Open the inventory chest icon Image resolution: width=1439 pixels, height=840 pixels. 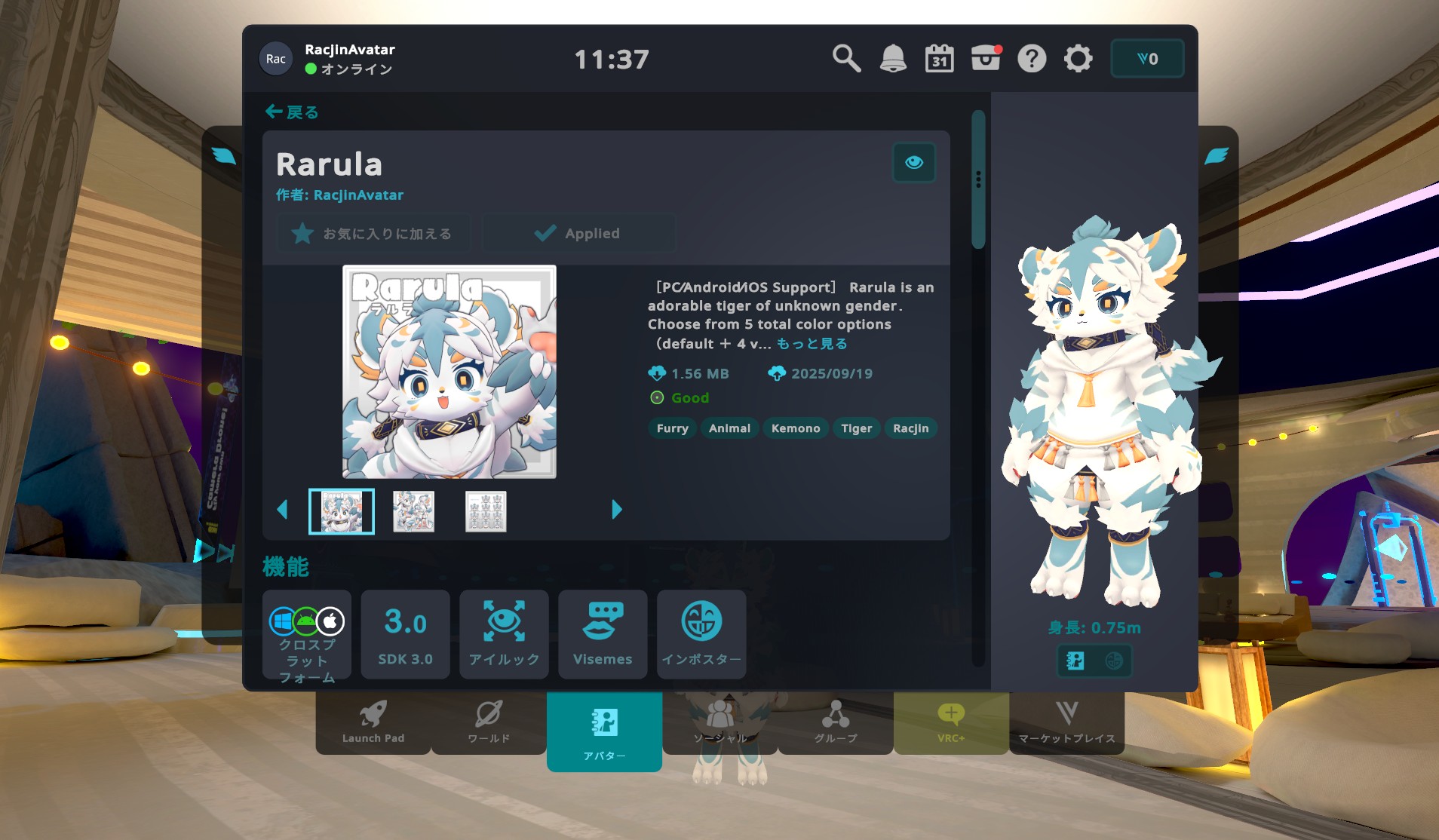pyautogui.click(x=985, y=57)
